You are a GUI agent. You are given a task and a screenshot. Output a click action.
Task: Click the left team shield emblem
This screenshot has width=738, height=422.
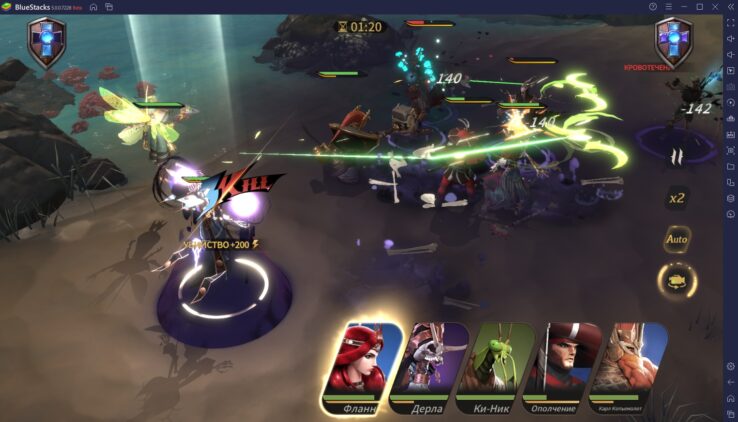coord(46,43)
